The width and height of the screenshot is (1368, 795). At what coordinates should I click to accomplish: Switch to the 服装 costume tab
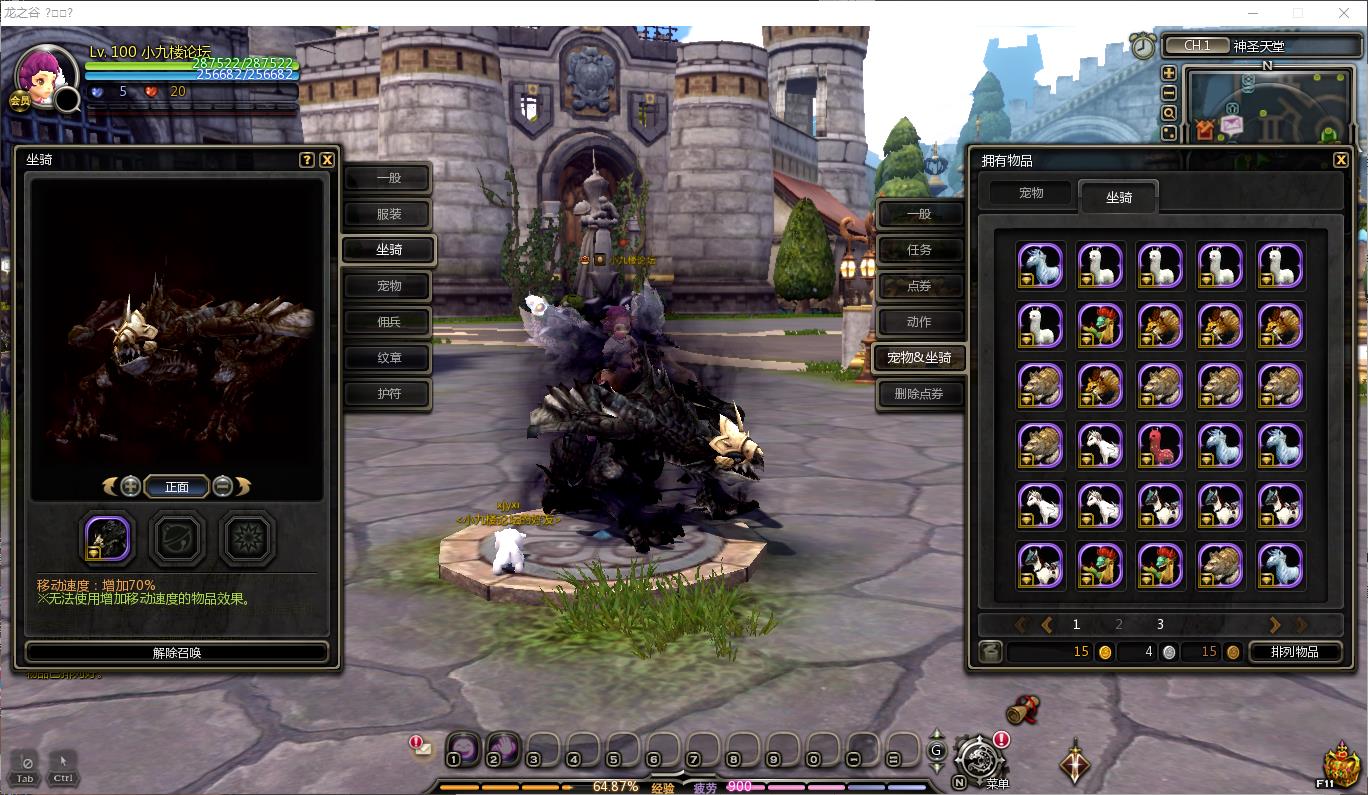388,214
